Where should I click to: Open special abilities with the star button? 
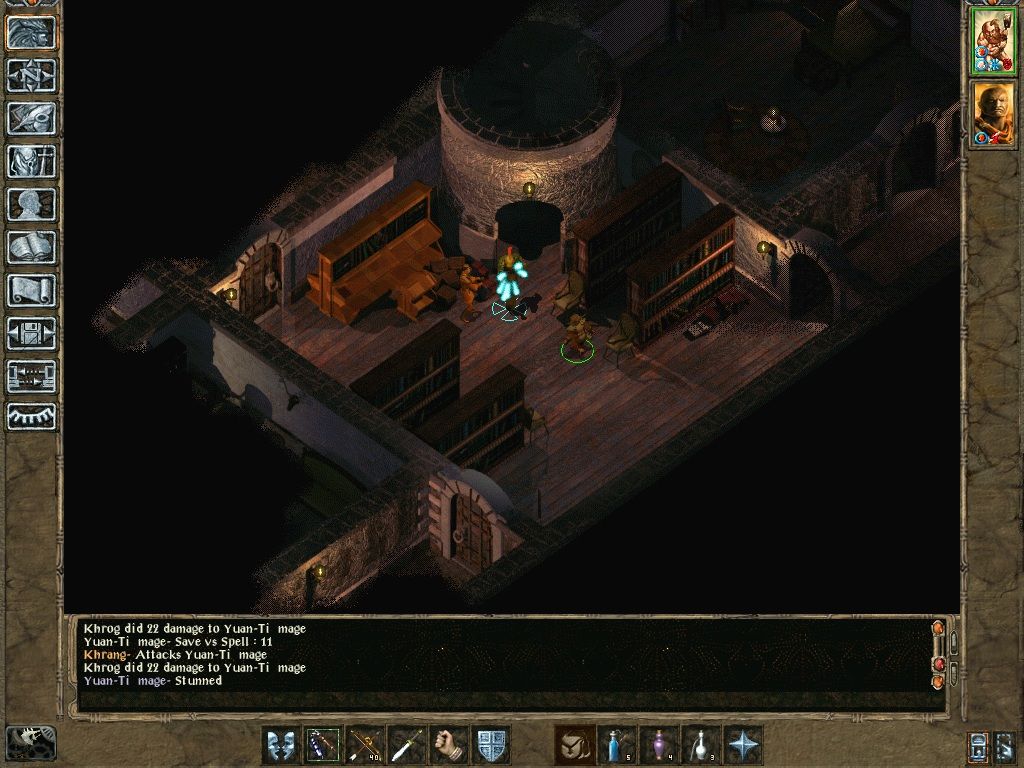point(743,745)
